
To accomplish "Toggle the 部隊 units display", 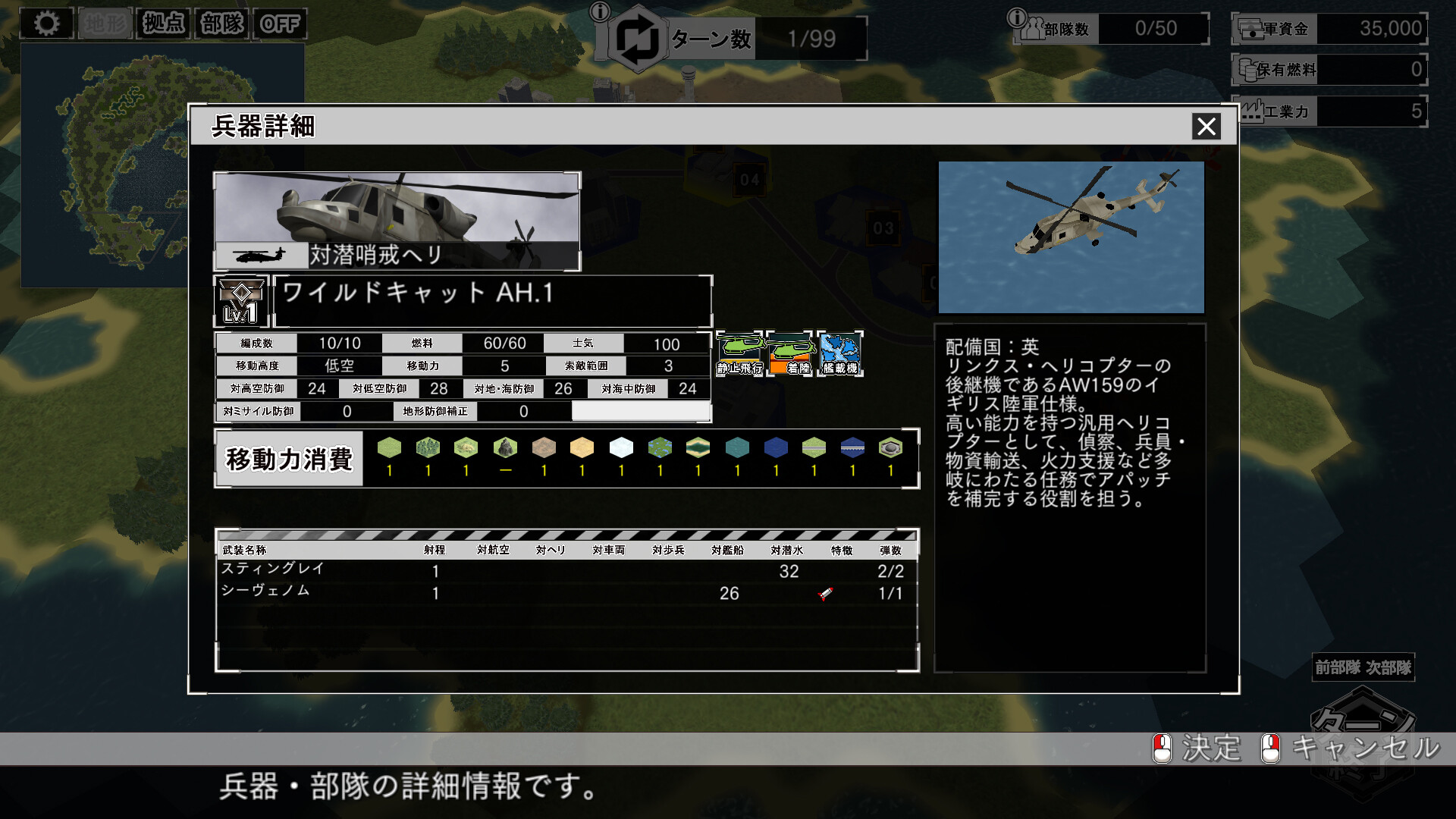I will (223, 23).
